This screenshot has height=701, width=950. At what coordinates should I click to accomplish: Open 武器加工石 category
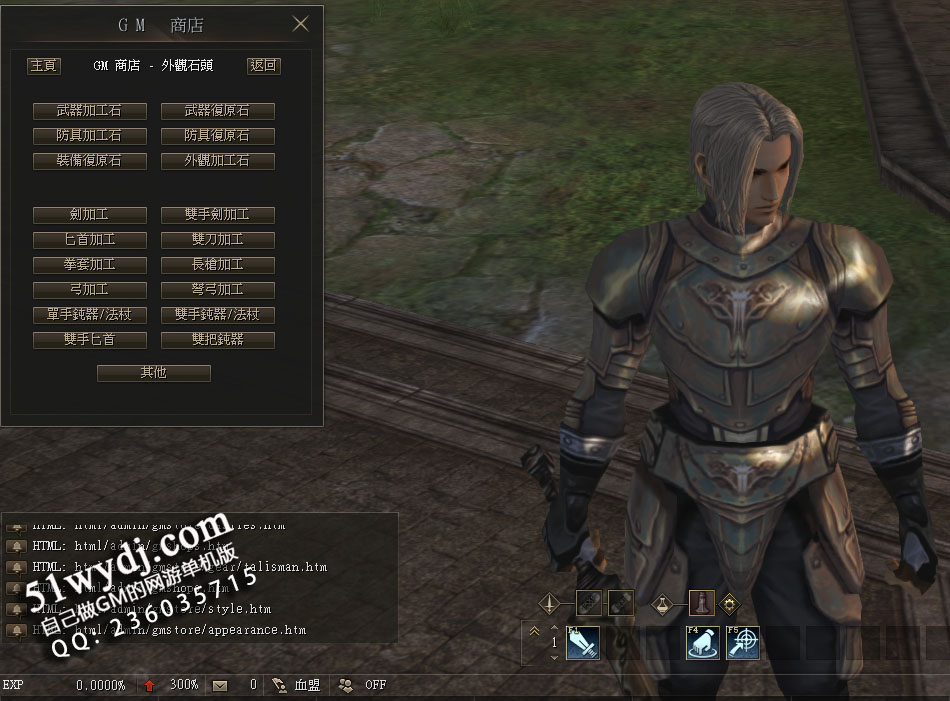90,111
